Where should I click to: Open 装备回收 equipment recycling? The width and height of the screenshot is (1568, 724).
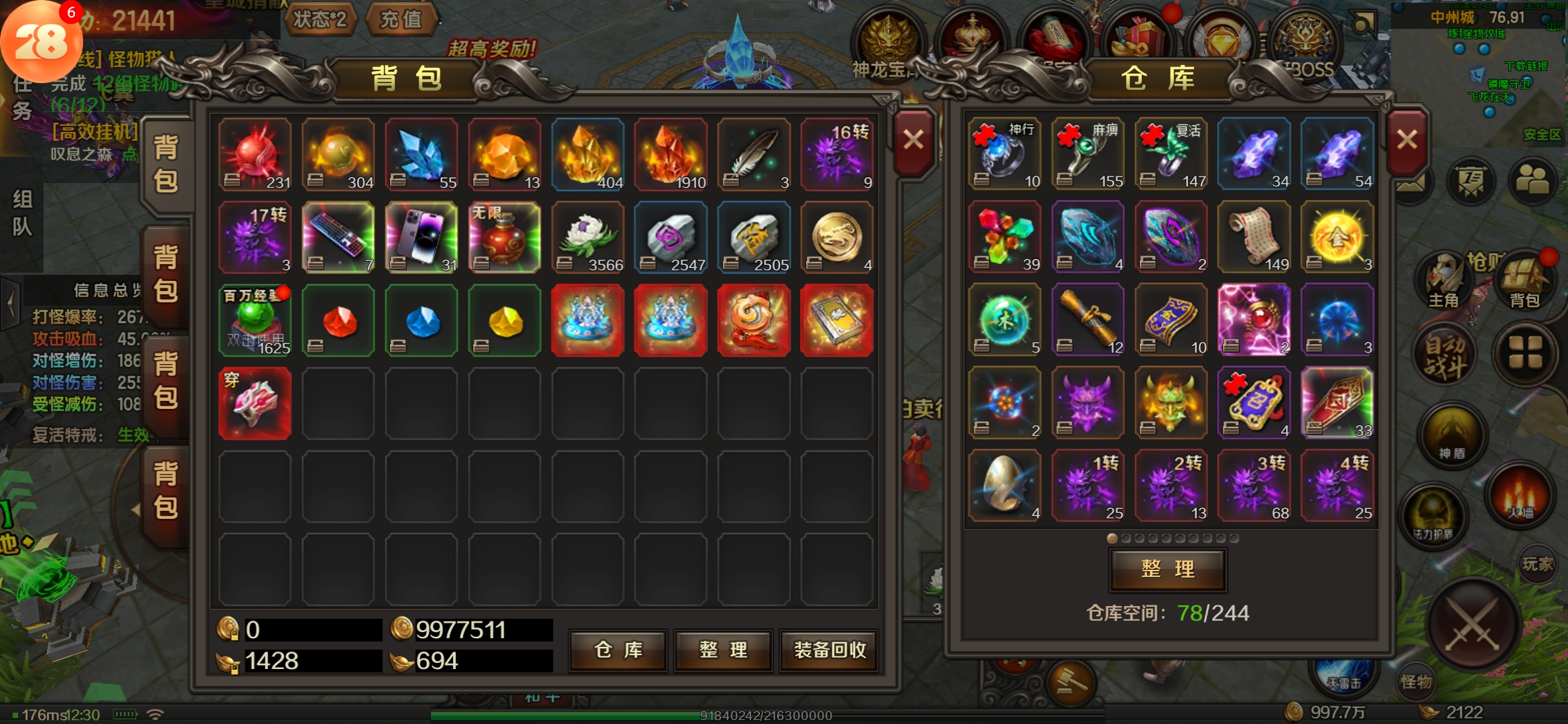tap(830, 650)
